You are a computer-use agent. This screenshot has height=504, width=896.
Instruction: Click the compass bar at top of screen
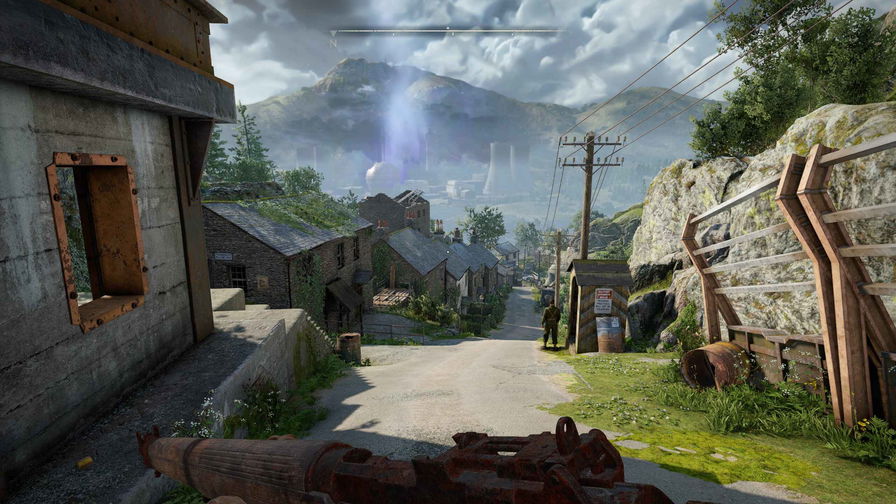[446, 31]
